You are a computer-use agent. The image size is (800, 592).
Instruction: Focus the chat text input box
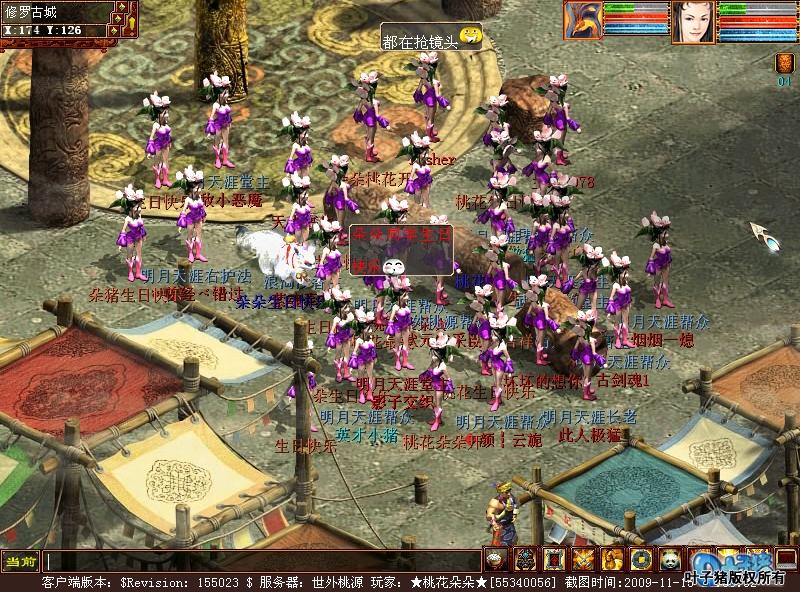click(260, 562)
